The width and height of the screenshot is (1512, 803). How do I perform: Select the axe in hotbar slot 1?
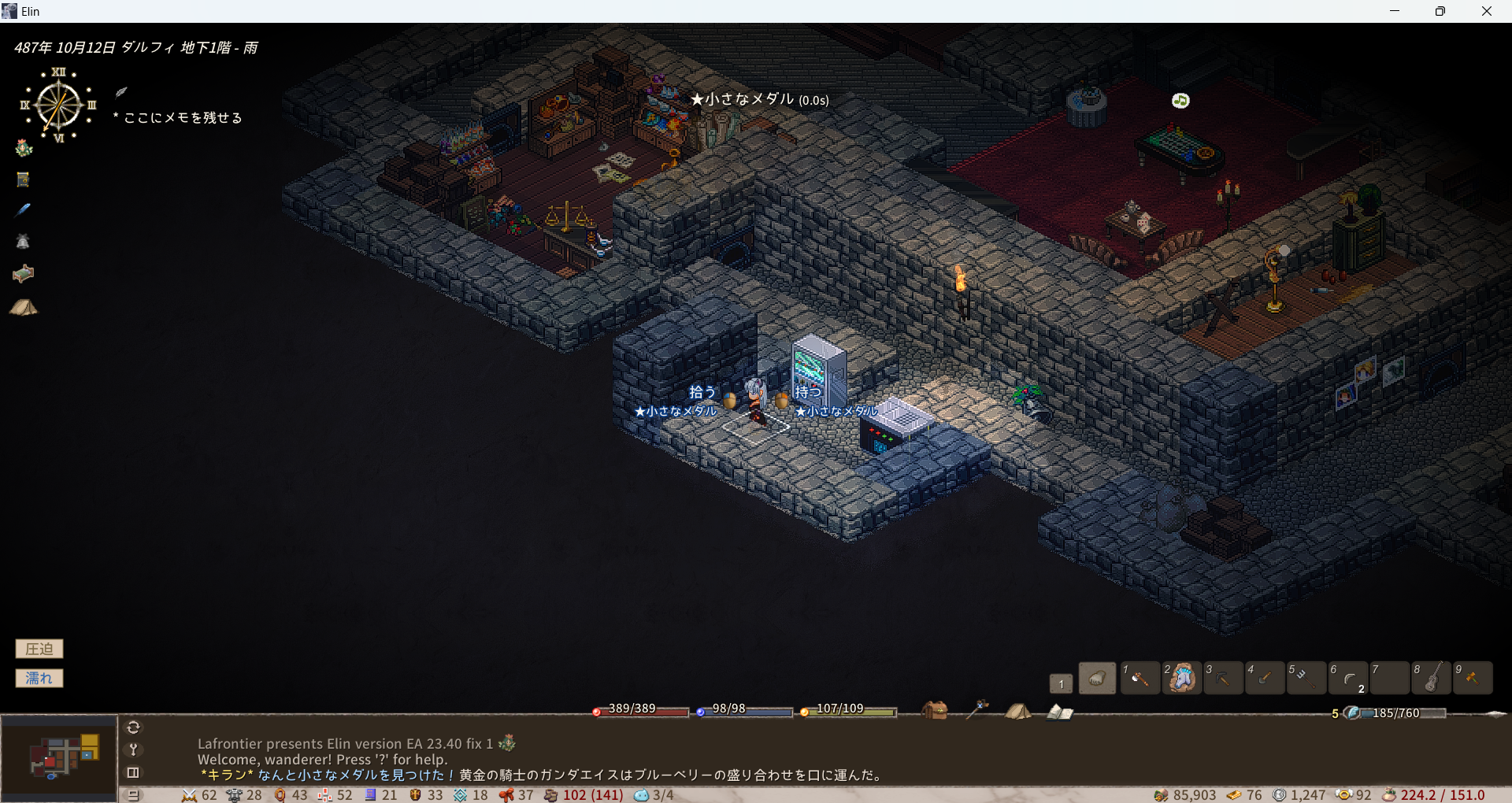[1140, 678]
